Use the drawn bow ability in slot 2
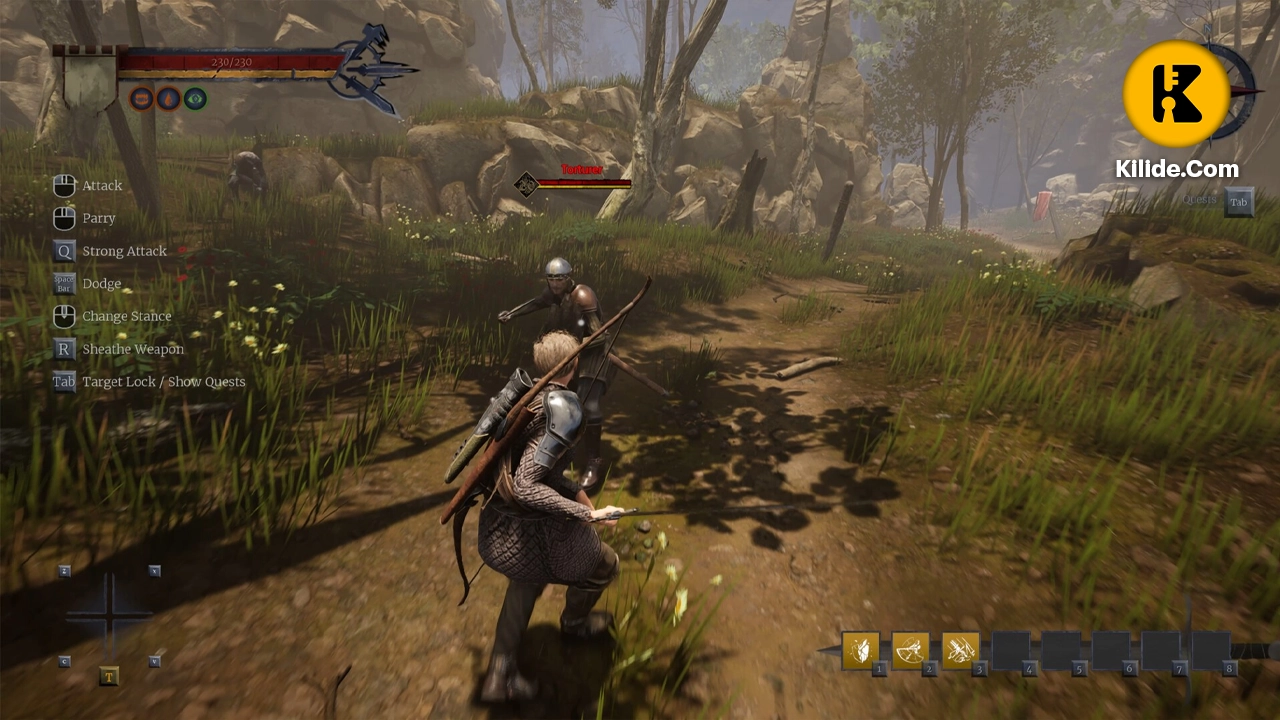1280x720 pixels. [x=910, y=650]
